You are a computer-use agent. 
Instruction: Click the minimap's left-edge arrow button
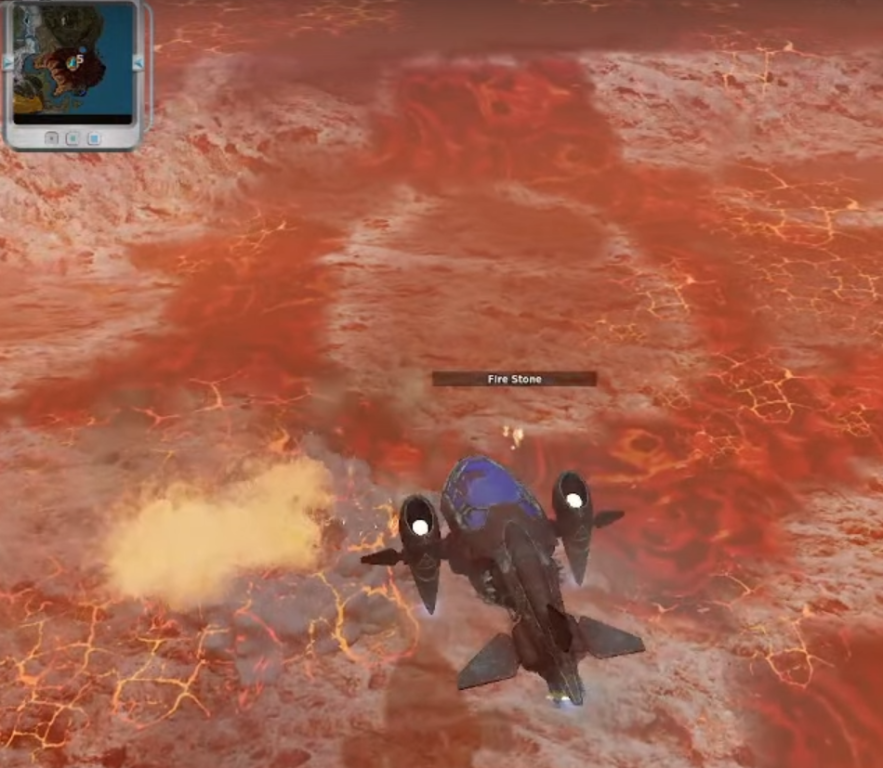pos(9,62)
